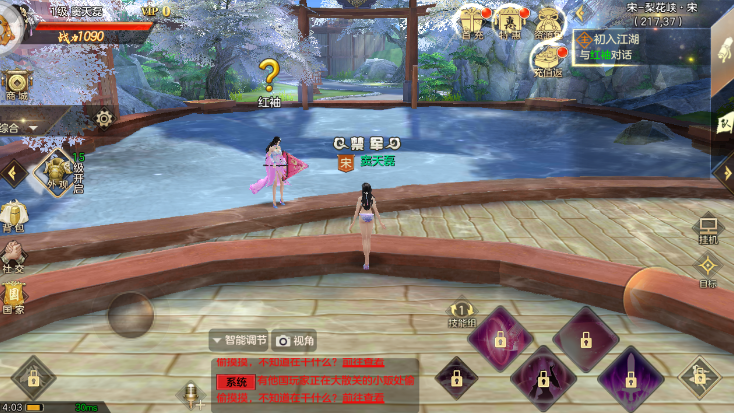Click the 红袖 NPC quest marker
734x413 pixels.
point(269,75)
